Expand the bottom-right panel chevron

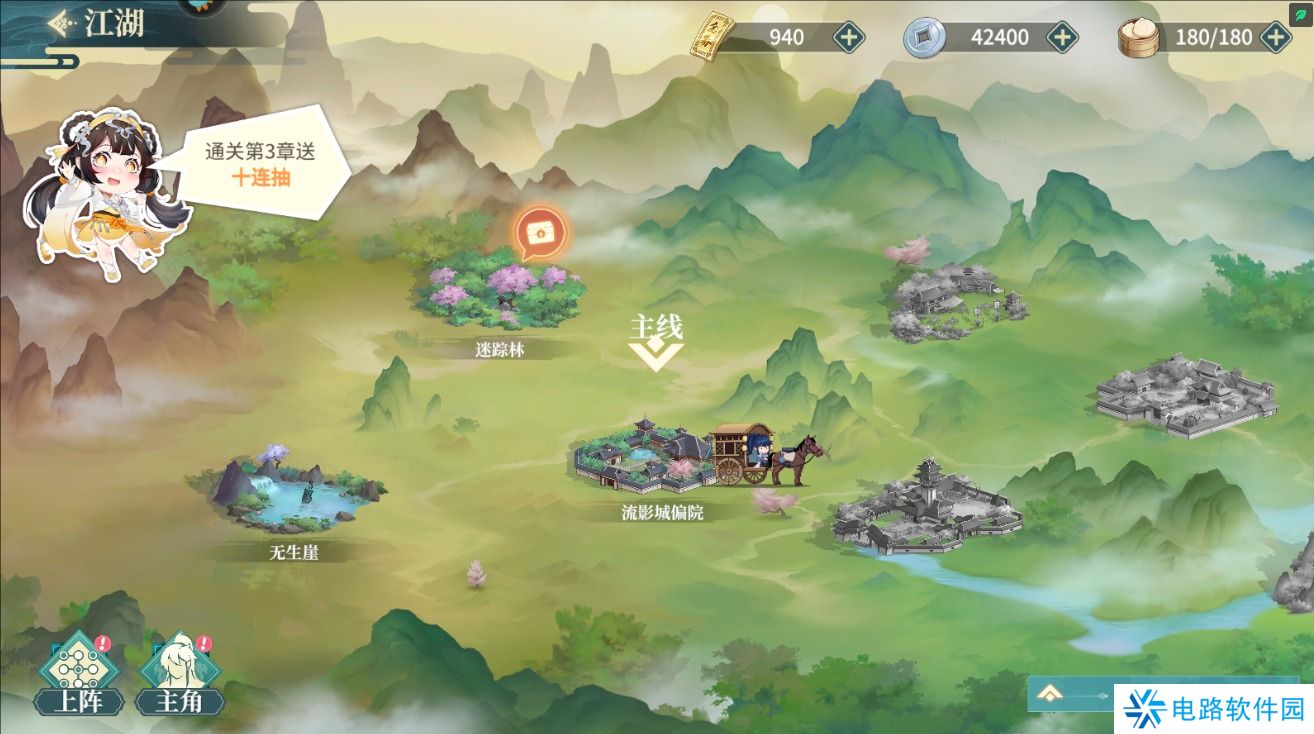tap(1051, 691)
